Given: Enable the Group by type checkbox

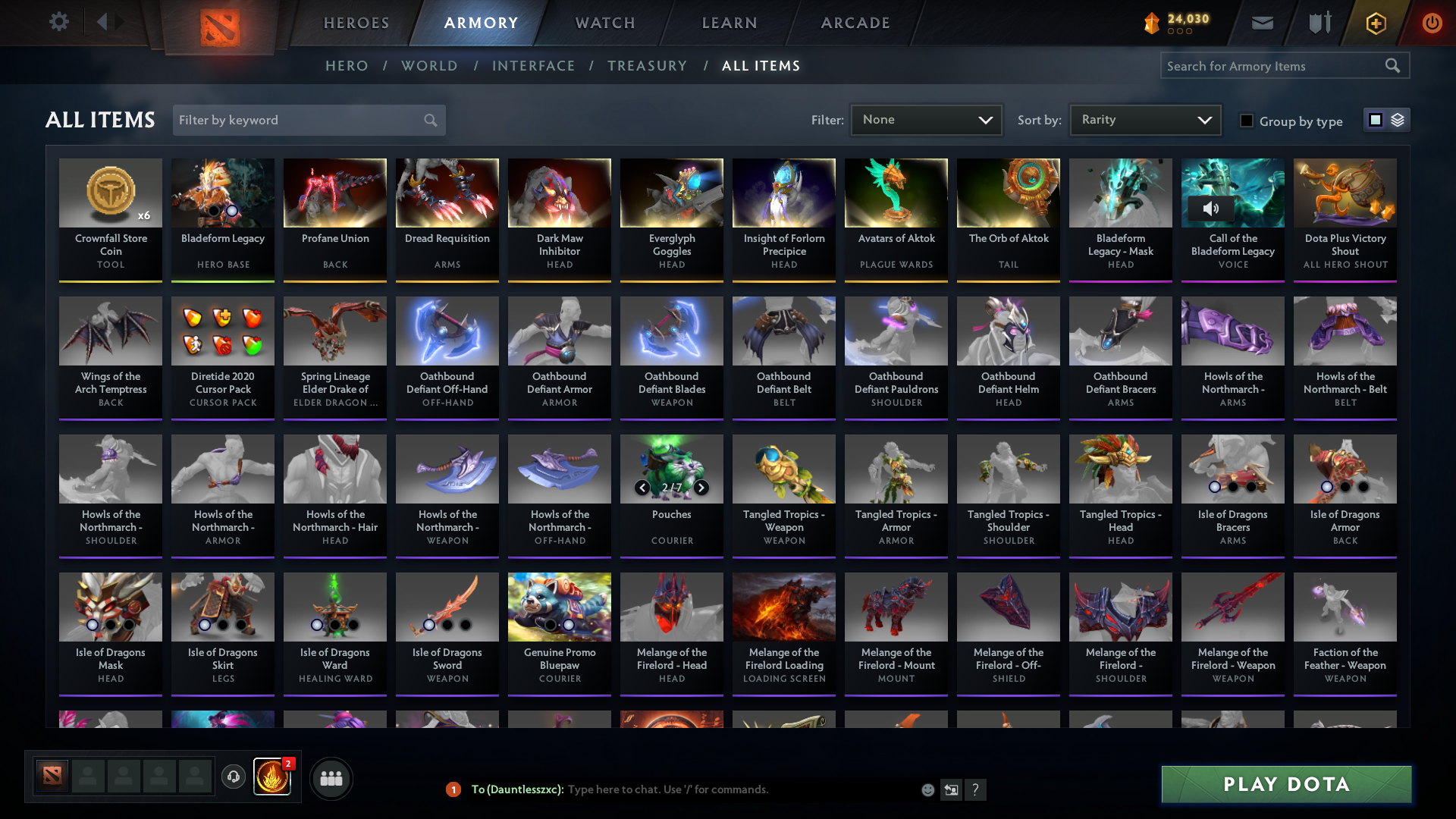Looking at the screenshot, I should click(1247, 121).
